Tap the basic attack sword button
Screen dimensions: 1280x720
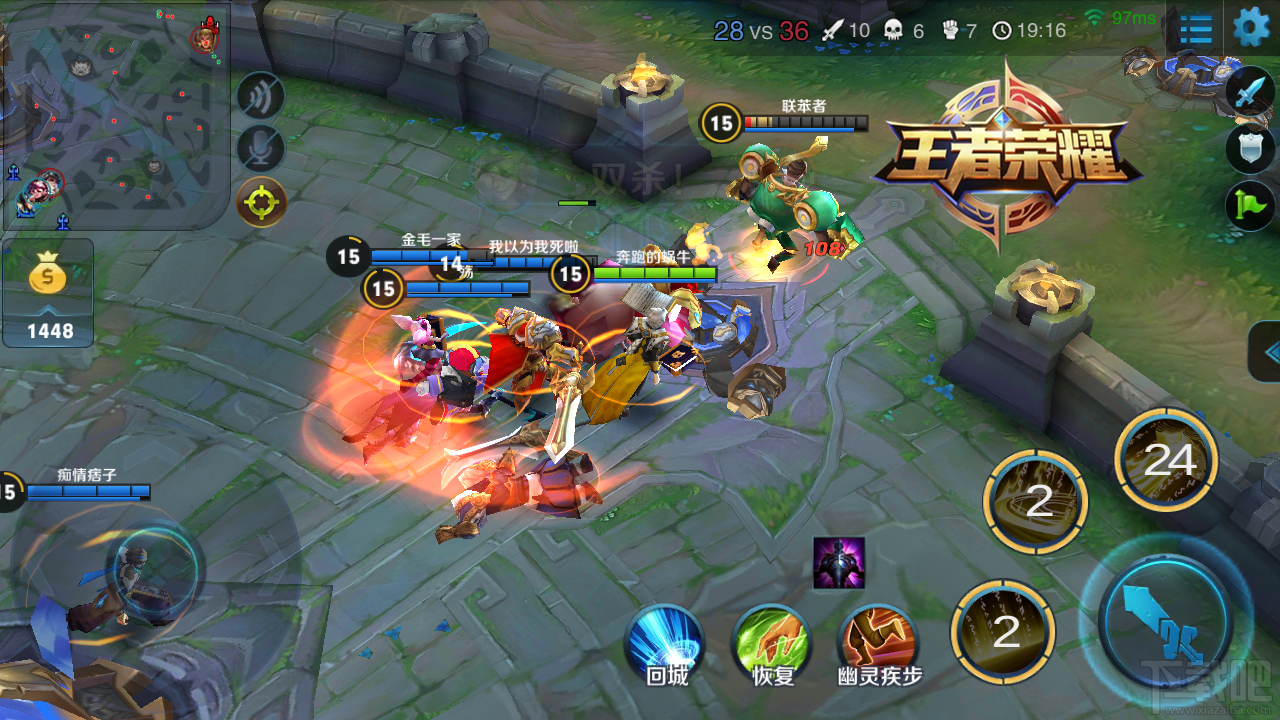1165,619
